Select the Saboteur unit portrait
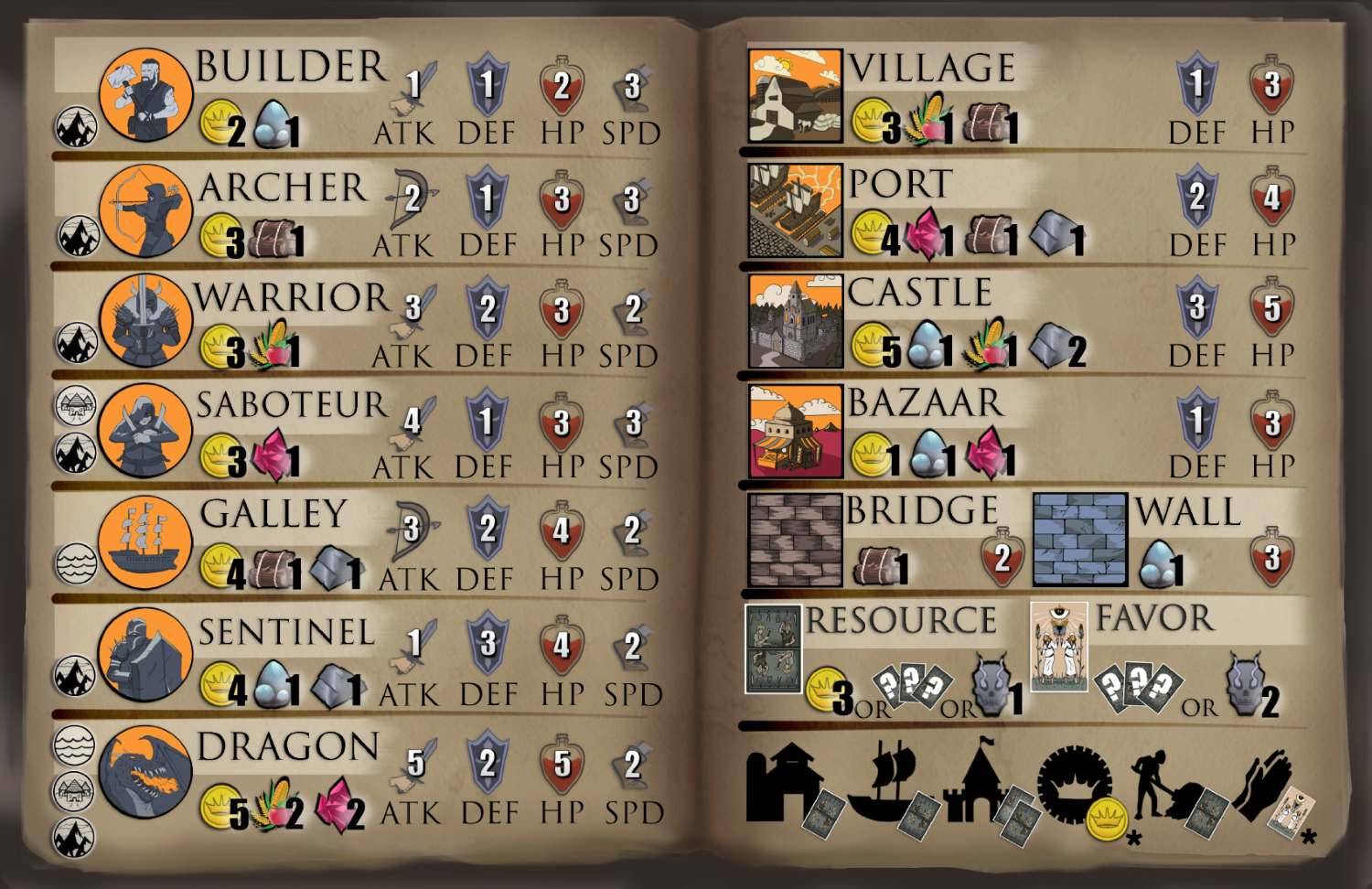Screen dimensions: 1372x889 click(x=145, y=430)
